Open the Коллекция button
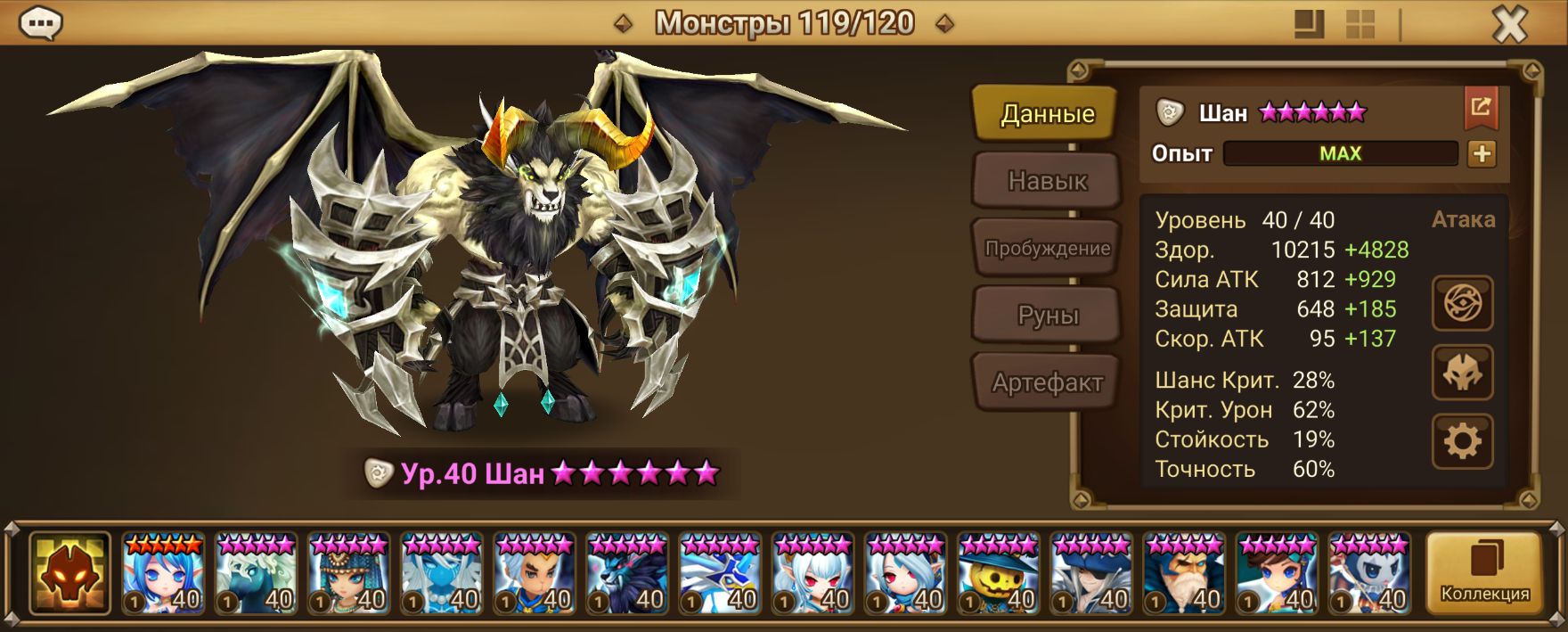This screenshot has width=1568, height=632. click(x=1484, y=574)
